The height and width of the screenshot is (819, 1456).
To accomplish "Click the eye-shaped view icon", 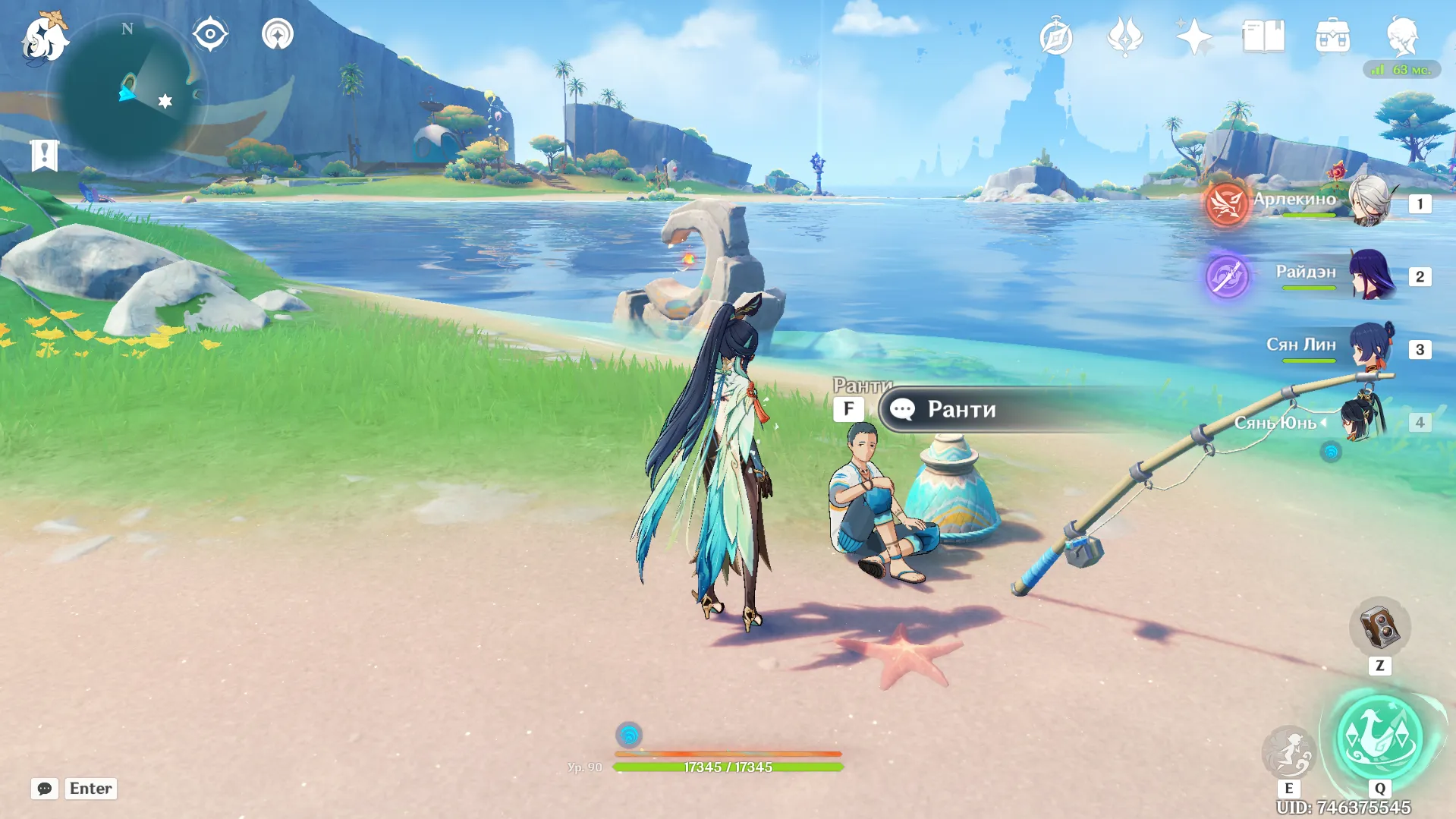I will tap(210, 34).
